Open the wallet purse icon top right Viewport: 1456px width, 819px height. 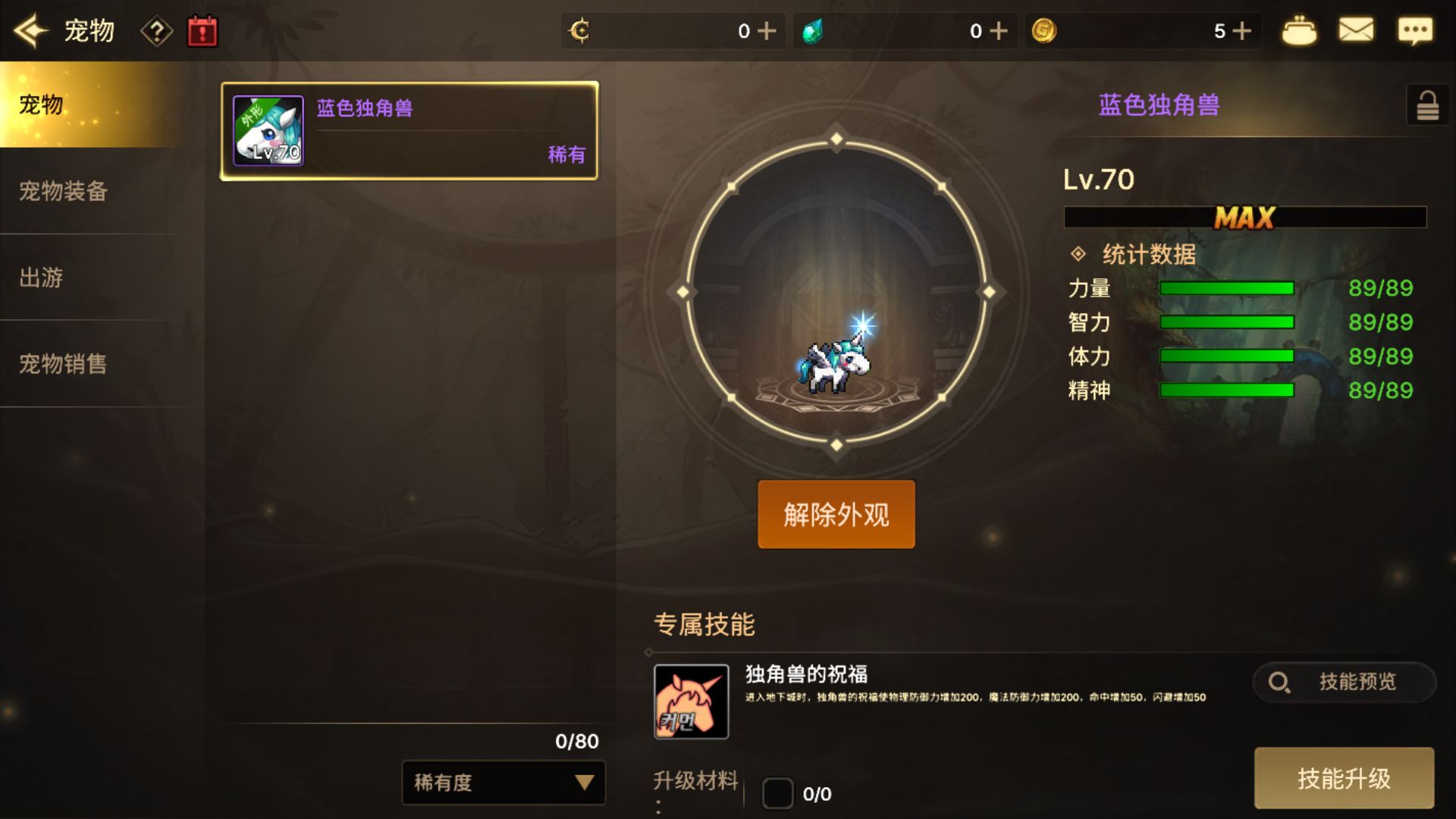pyautogui.click(x=1301, y=30)
